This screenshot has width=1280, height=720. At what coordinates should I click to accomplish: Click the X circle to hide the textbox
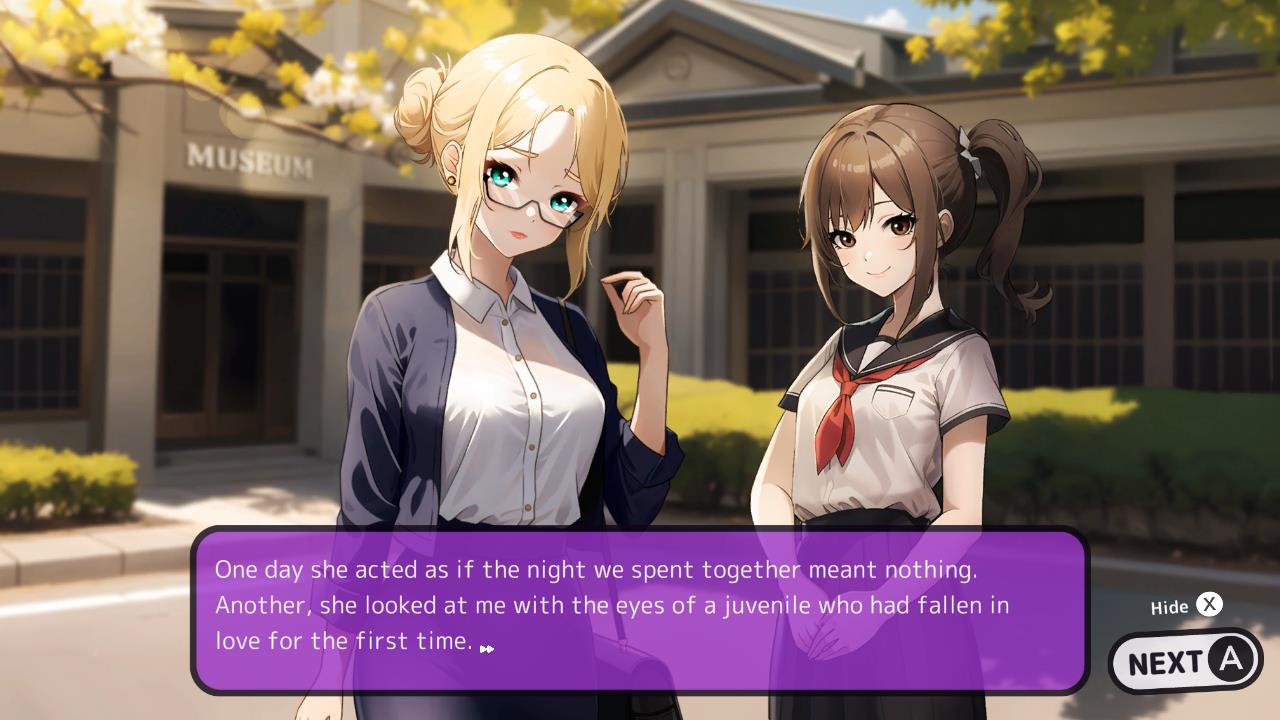point(1210,604)
